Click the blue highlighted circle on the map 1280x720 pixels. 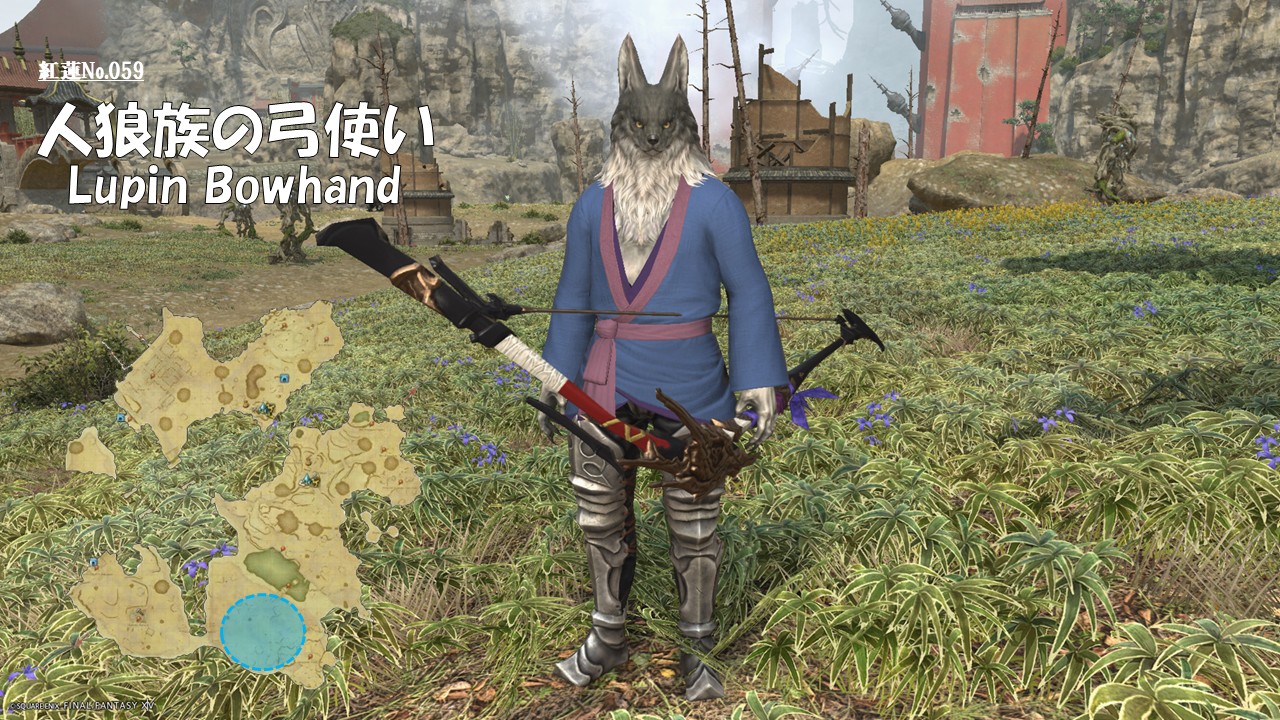[x=263, y=631]
